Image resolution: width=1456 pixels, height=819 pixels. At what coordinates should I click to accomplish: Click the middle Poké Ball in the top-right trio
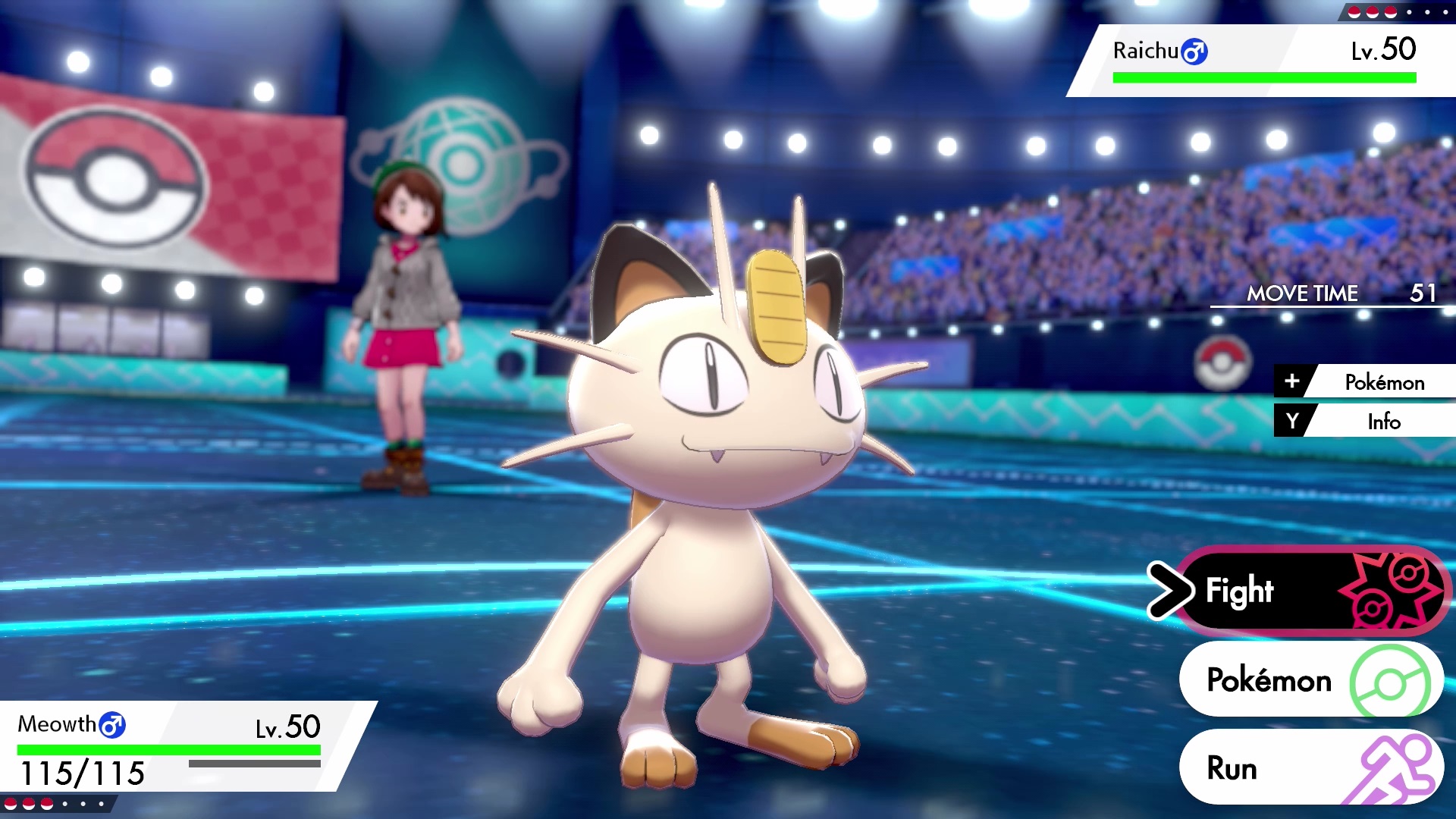[x=1374, y=11]
